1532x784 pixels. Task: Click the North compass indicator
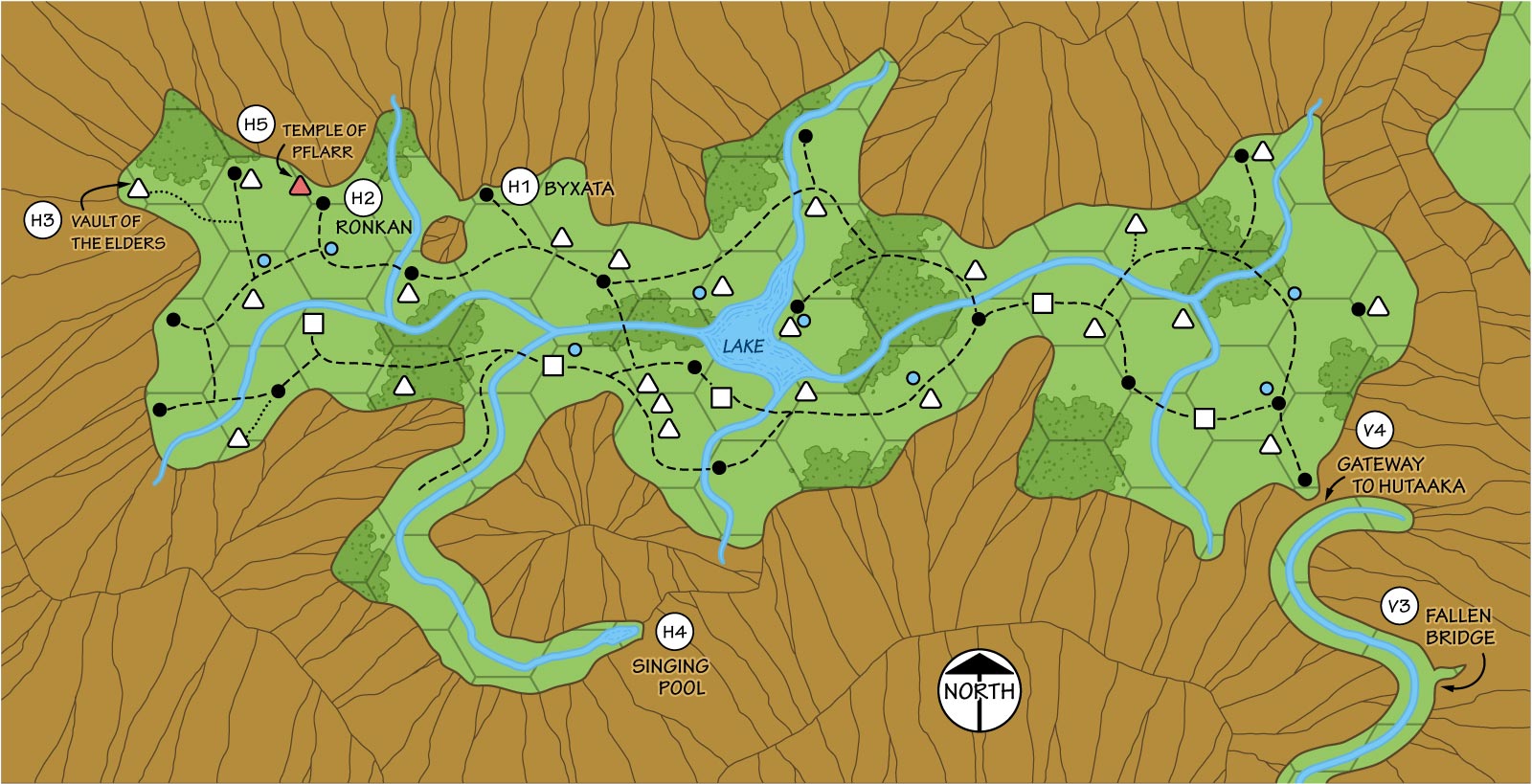coord(979,690)
